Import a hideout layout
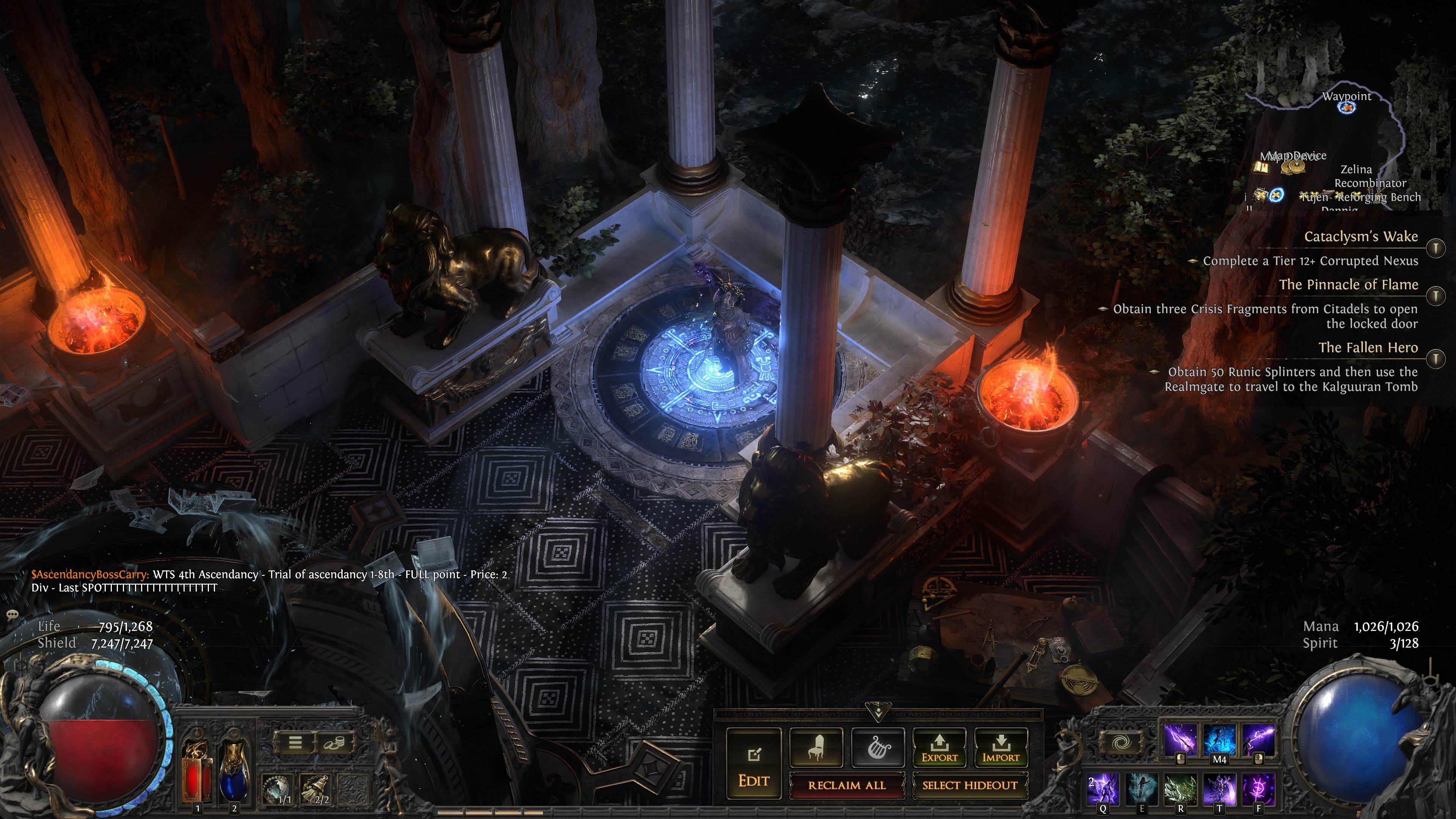Screen dimensions: 1456x819 pos(1001,747)
